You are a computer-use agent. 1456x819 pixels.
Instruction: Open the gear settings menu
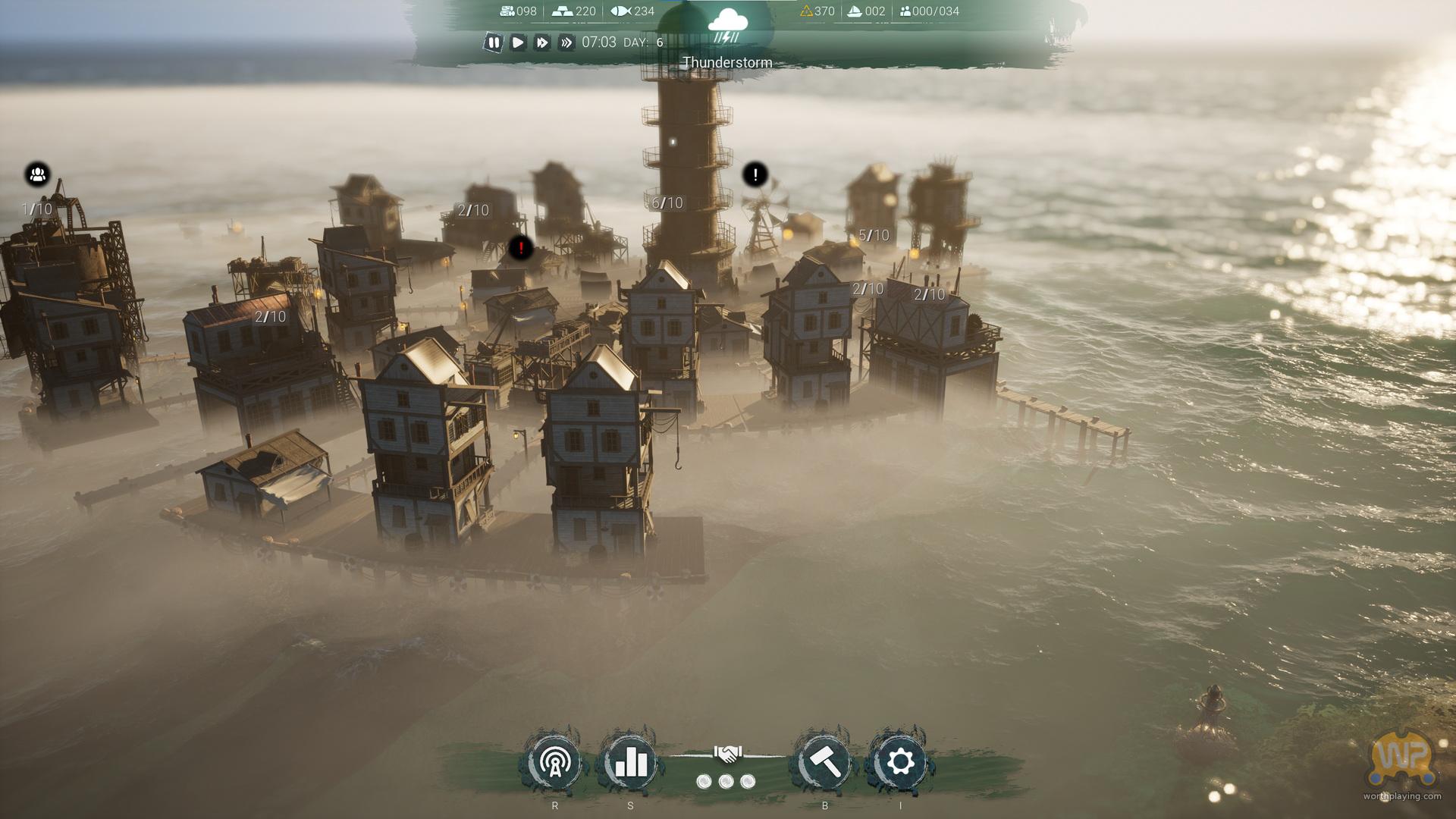pyautogui.click(x=900, y=762)
